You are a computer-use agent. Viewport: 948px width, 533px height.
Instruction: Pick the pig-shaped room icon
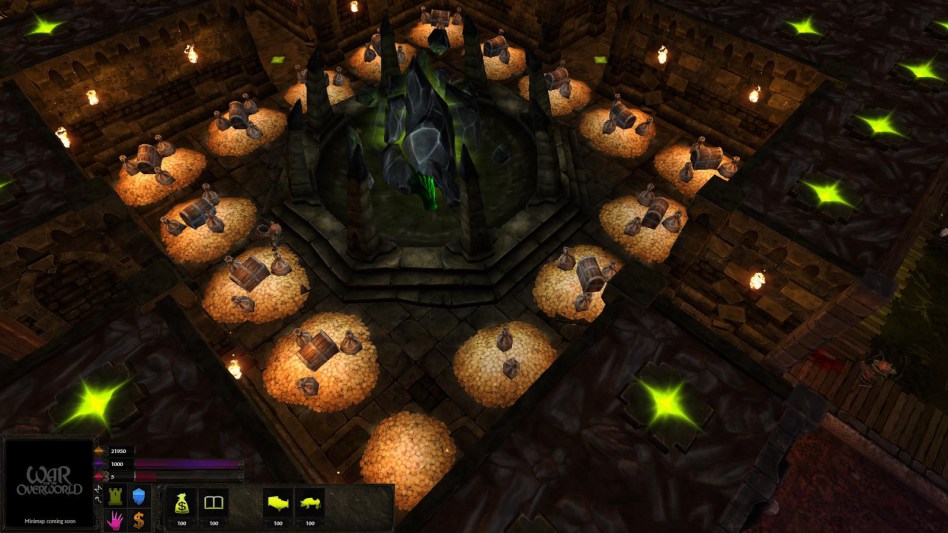(310, 503)
